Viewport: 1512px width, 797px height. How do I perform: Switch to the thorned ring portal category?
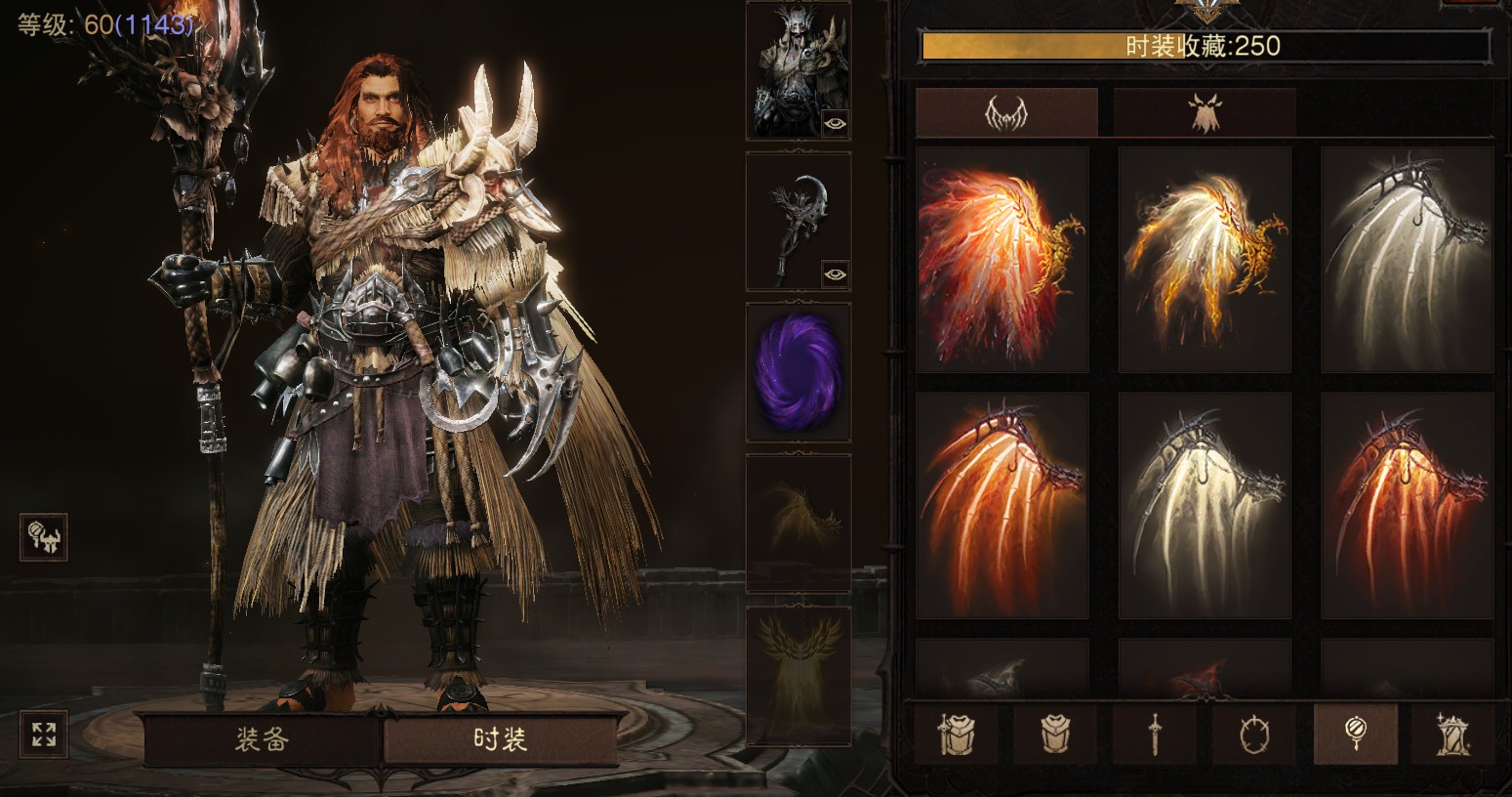pos(1254,734)
